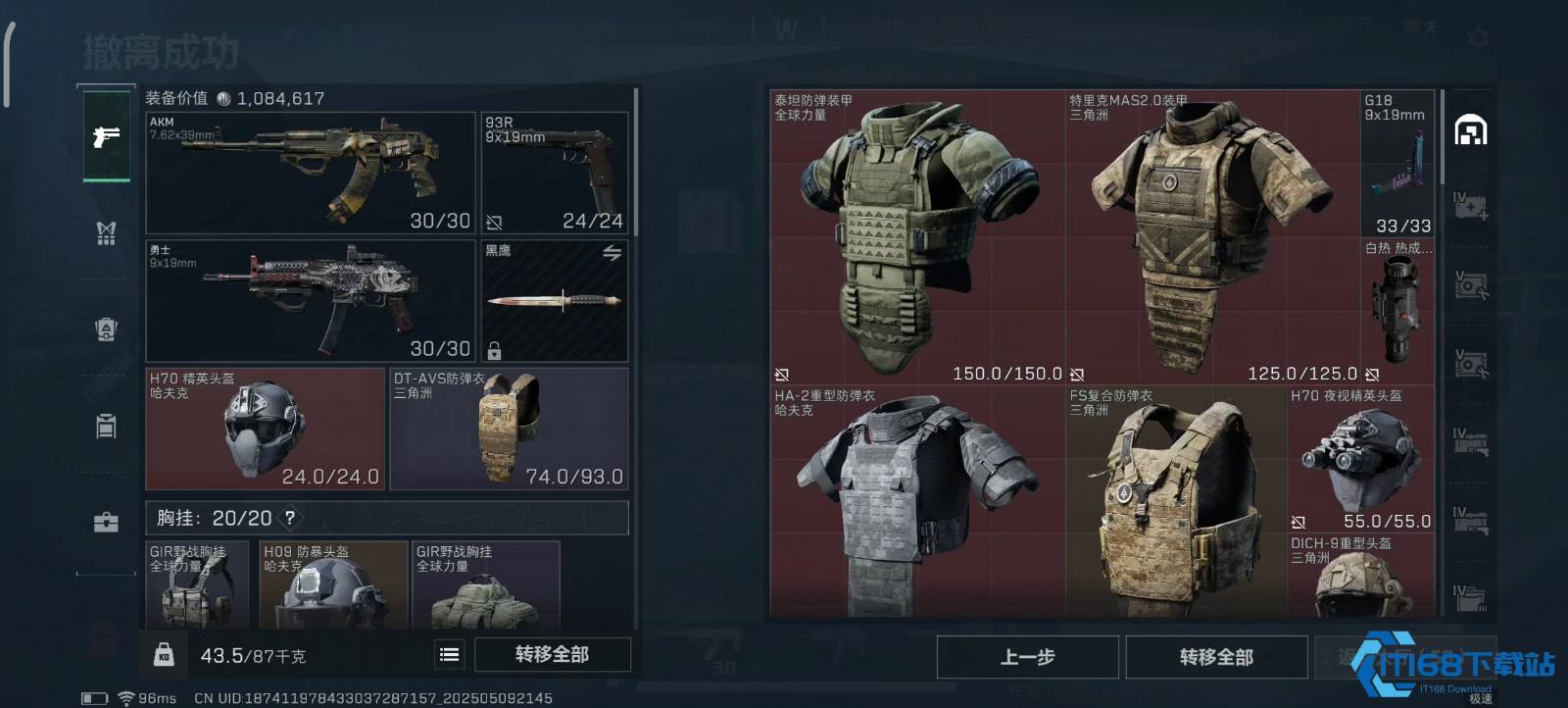The height and width of the screenshot is (708, 1568).
Task: Pick the H70 夜视精英头盔 helmet
Action: pyautogui.click(x=1360, y=459)
